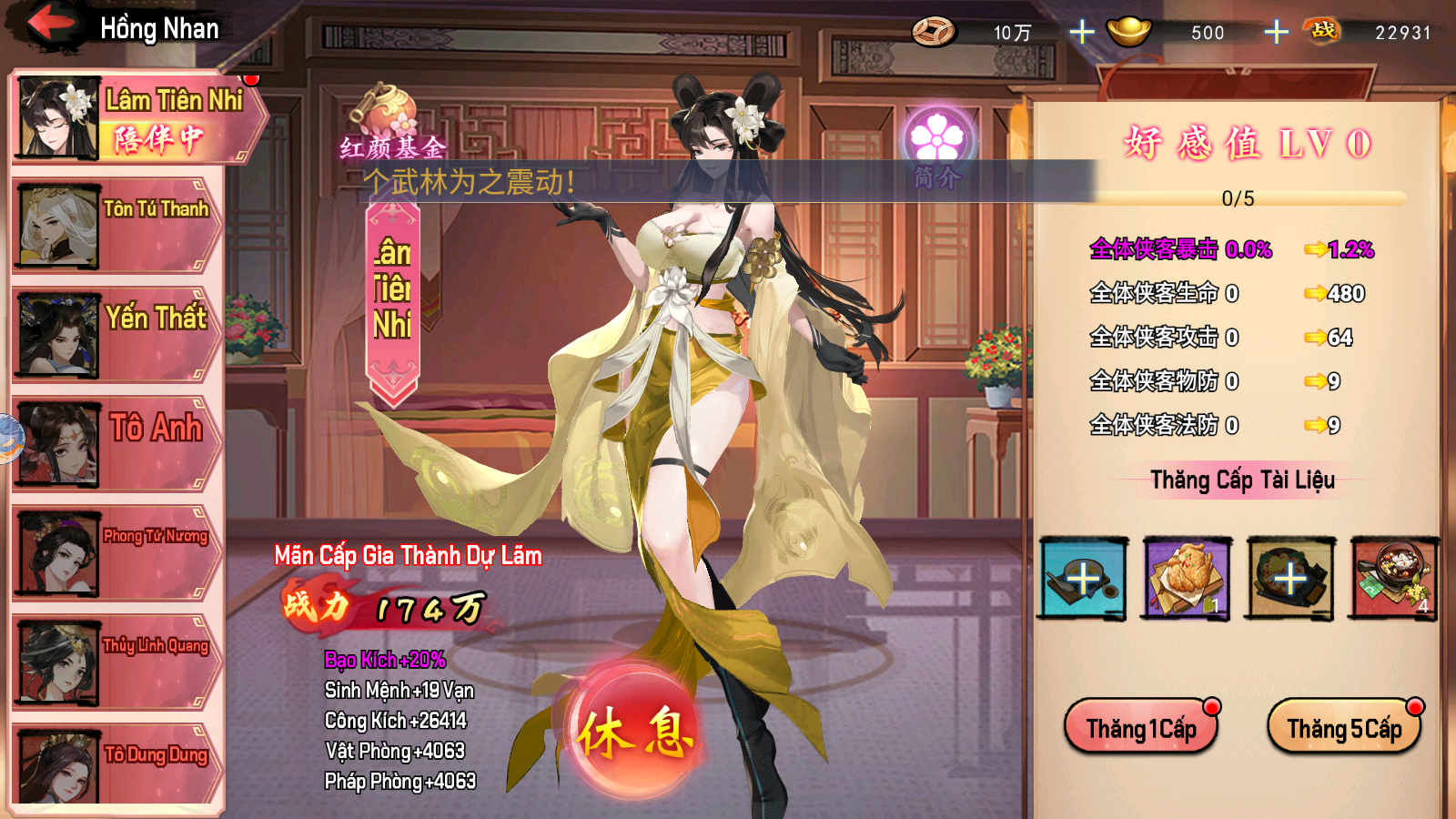Upgrade with Thăng 1 Cấp button

pyautogui.click(x=1141, y=728)
